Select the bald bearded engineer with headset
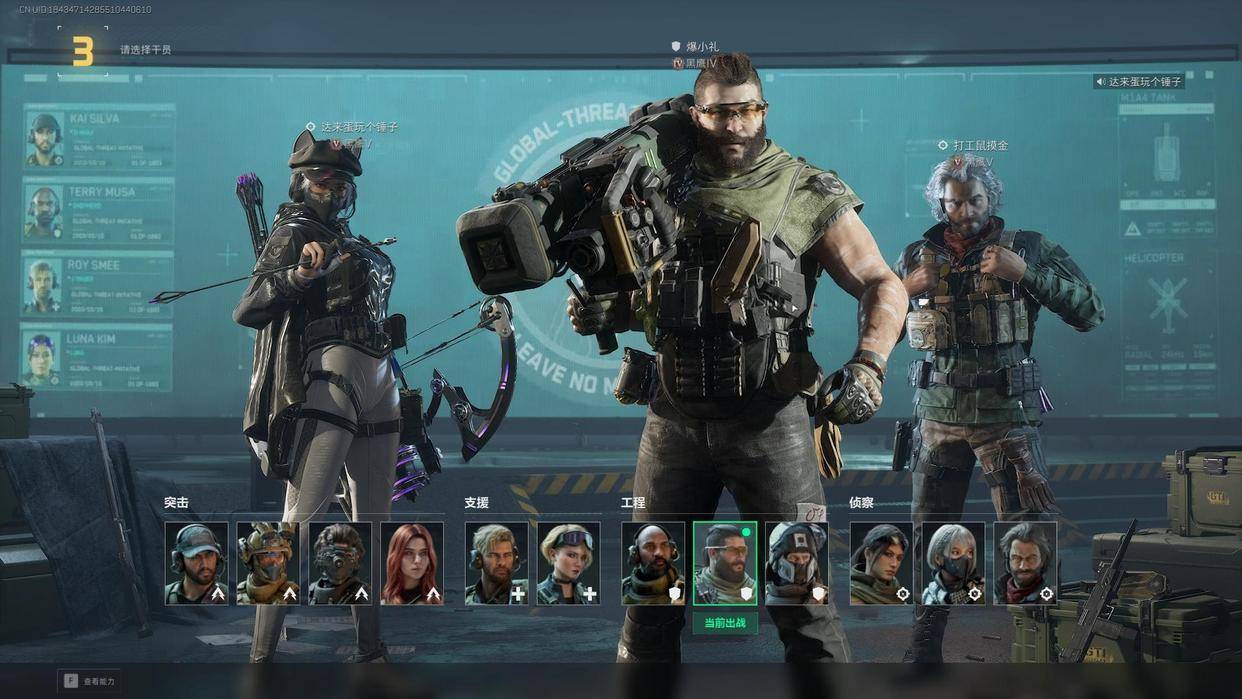1242x699 pixels. (x=653, y=563)
